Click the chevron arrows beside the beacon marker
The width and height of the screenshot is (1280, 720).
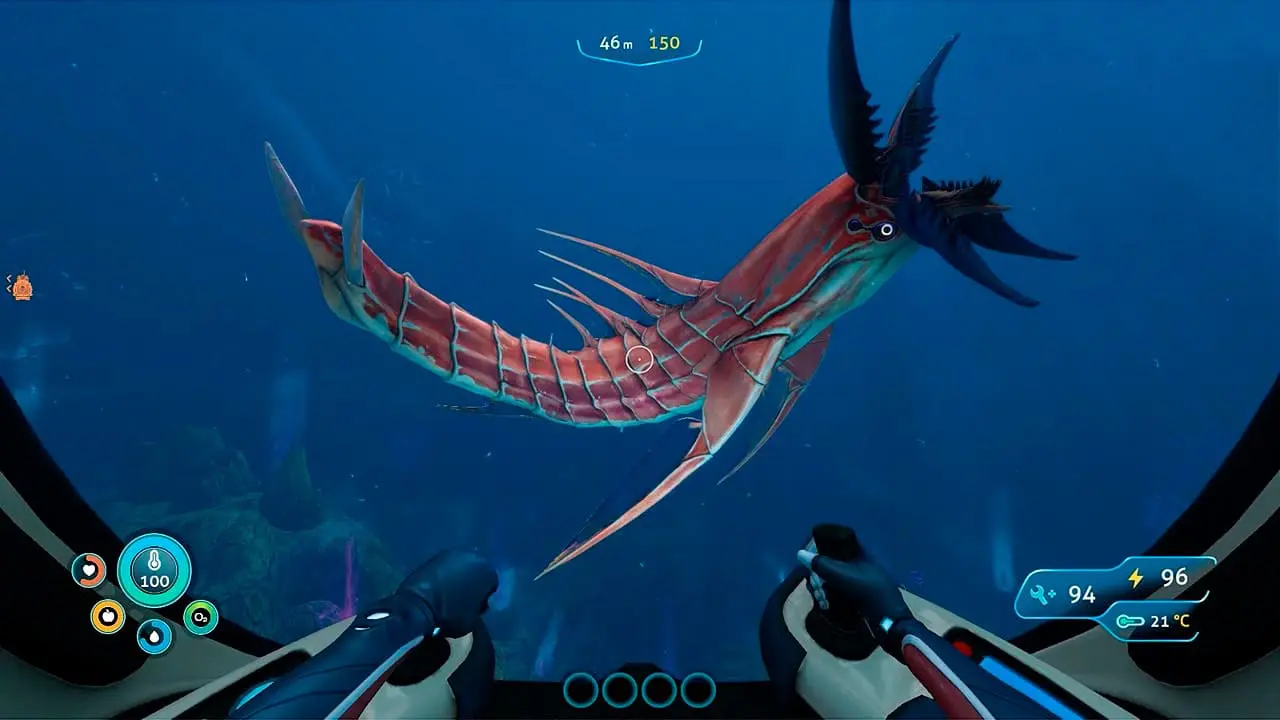9,283
